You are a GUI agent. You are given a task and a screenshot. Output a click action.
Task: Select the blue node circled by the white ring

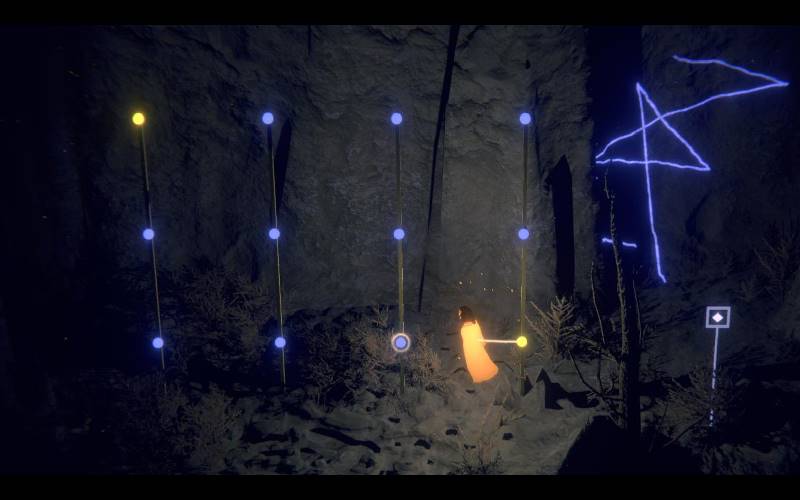click(401, 343)
